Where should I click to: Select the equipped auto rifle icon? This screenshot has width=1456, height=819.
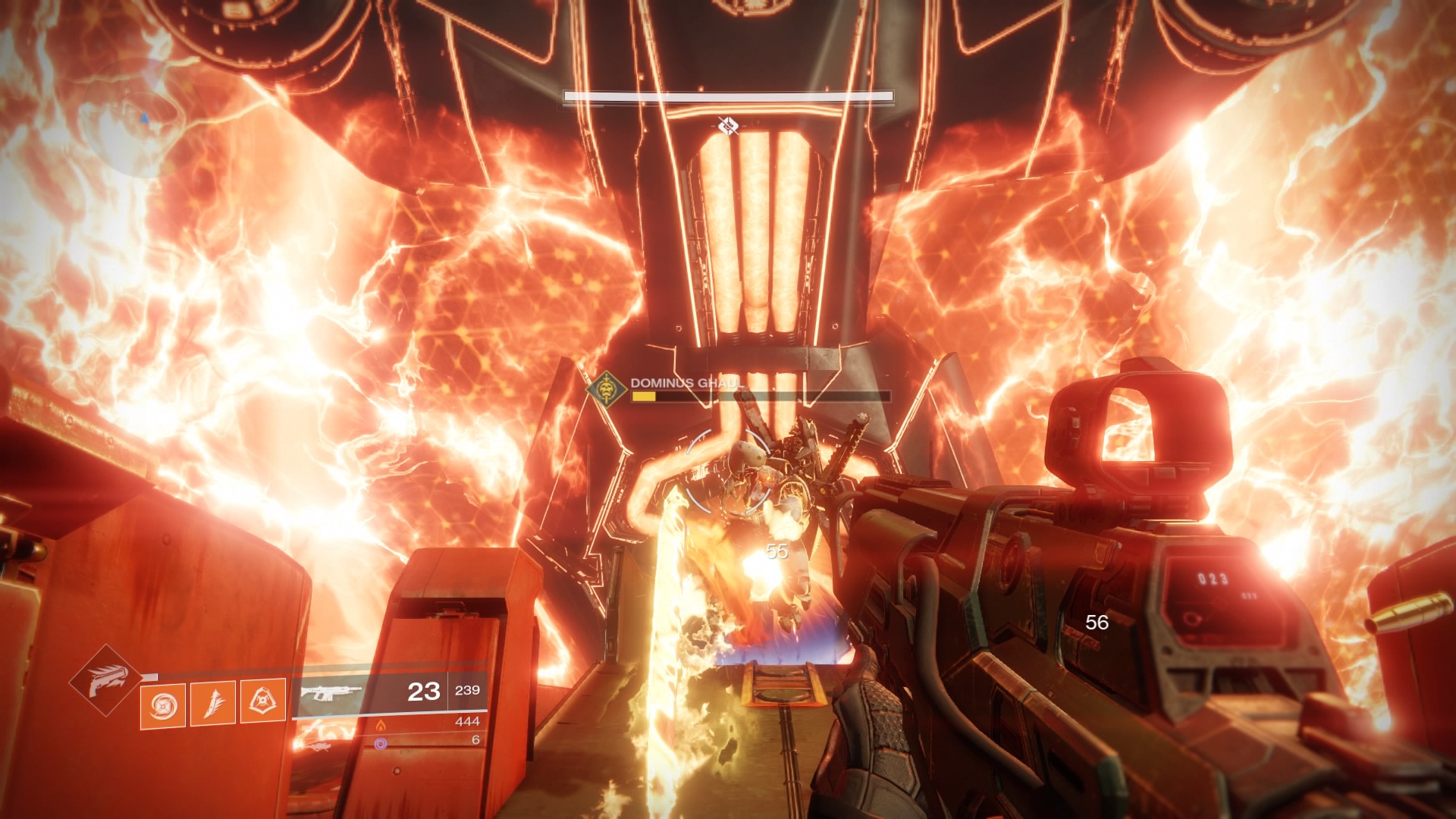tap(331, 692)
